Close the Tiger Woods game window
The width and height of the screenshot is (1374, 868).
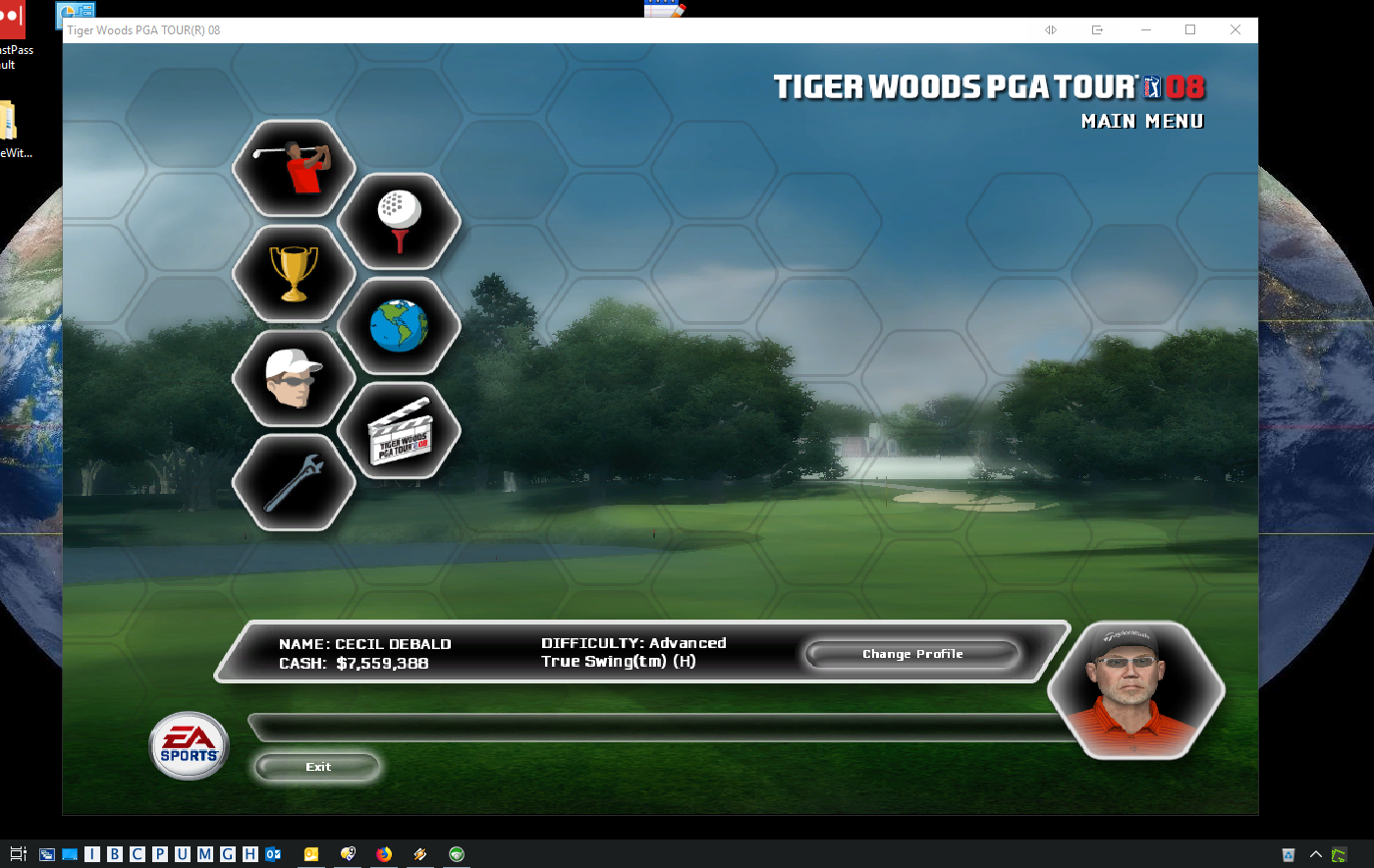1236,30
